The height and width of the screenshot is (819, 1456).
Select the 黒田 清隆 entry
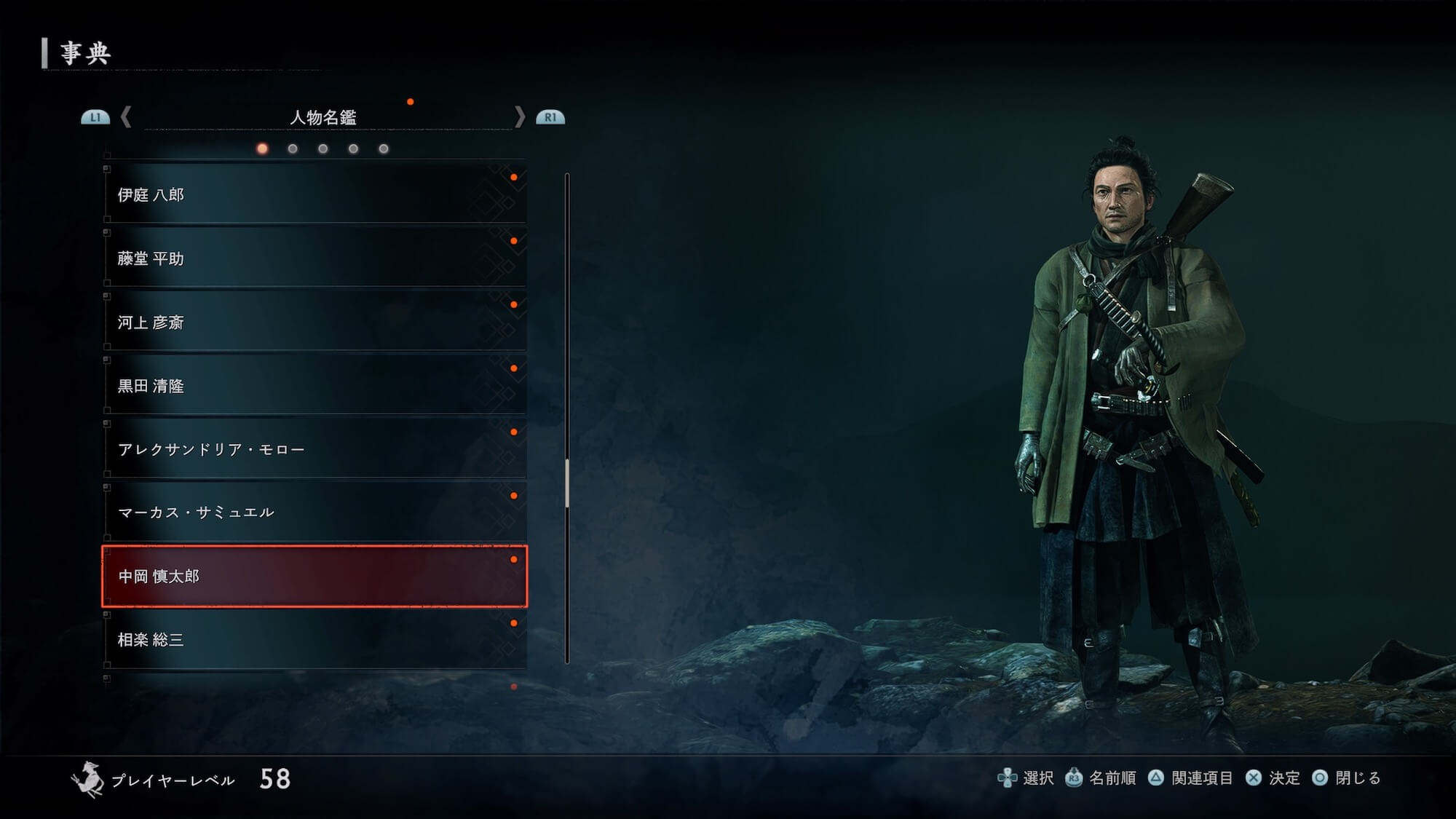(314, 386)
